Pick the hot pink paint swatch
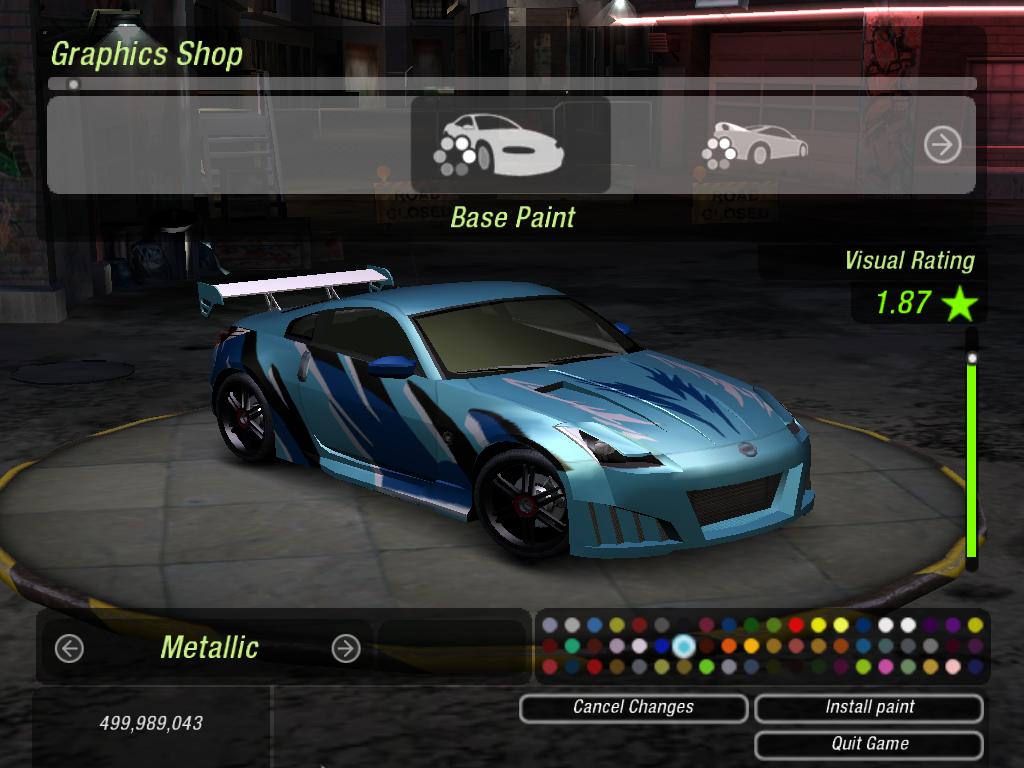The height and width of the screenshot is (768, 1024). [886, 667]
